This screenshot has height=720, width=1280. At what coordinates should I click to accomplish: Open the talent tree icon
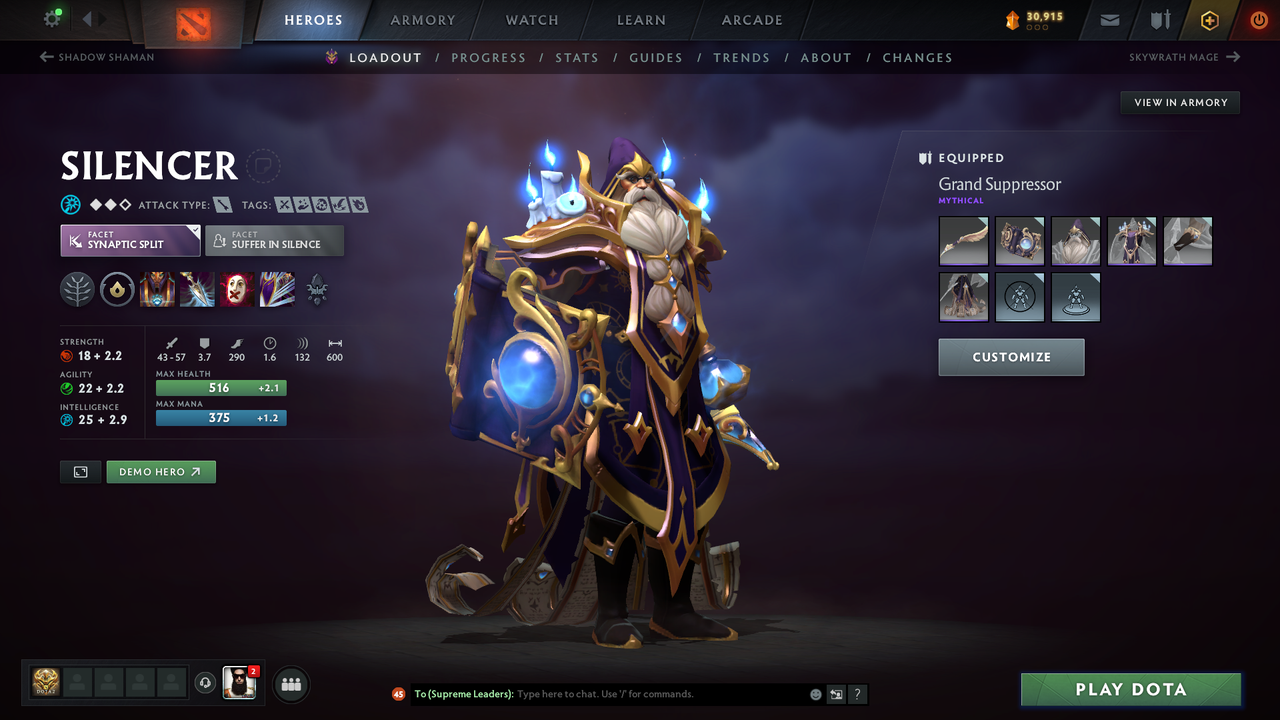tap(316, 290)
